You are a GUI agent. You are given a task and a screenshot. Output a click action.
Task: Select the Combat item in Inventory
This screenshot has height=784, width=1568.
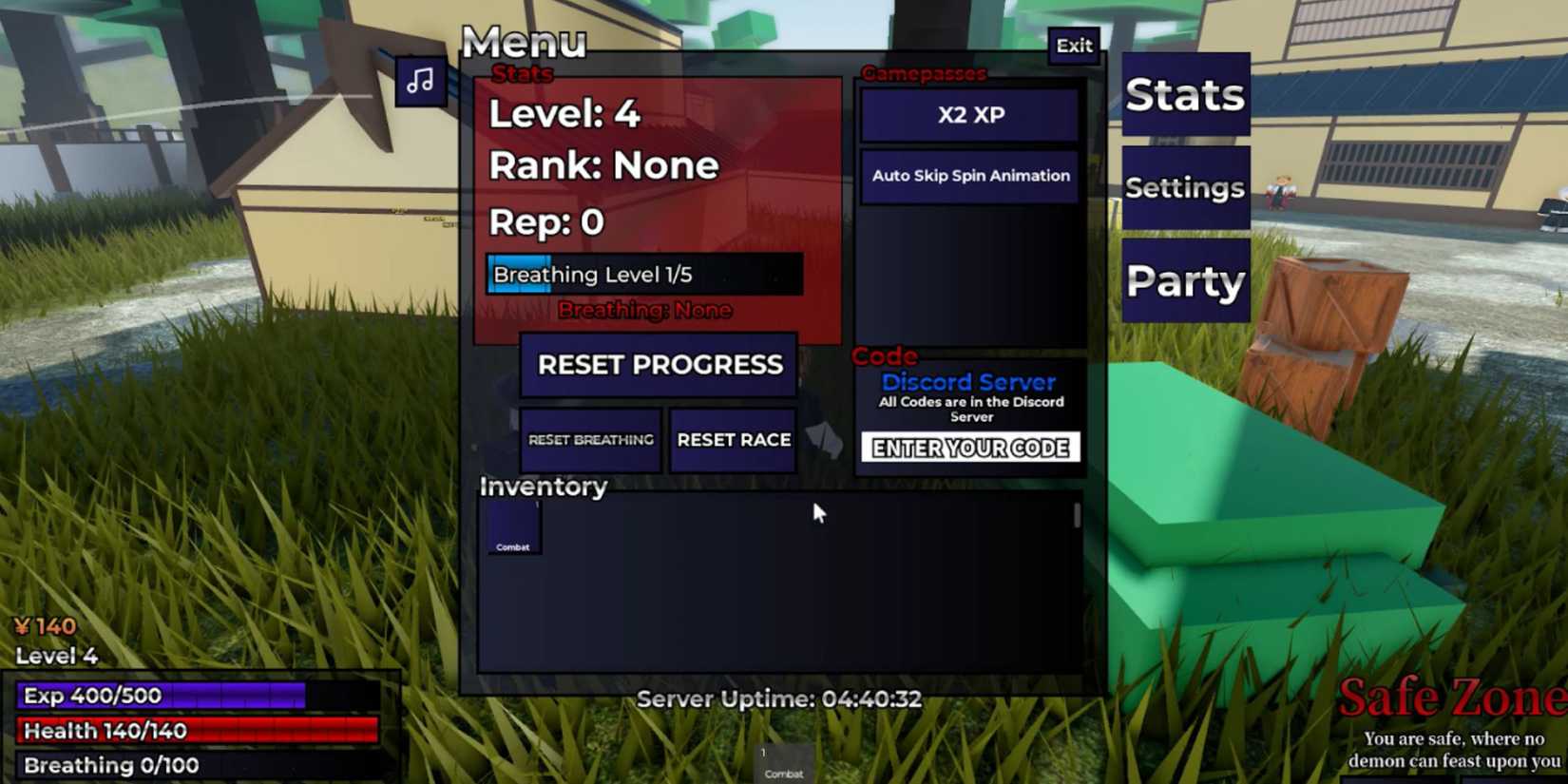(x=513, y=527)
